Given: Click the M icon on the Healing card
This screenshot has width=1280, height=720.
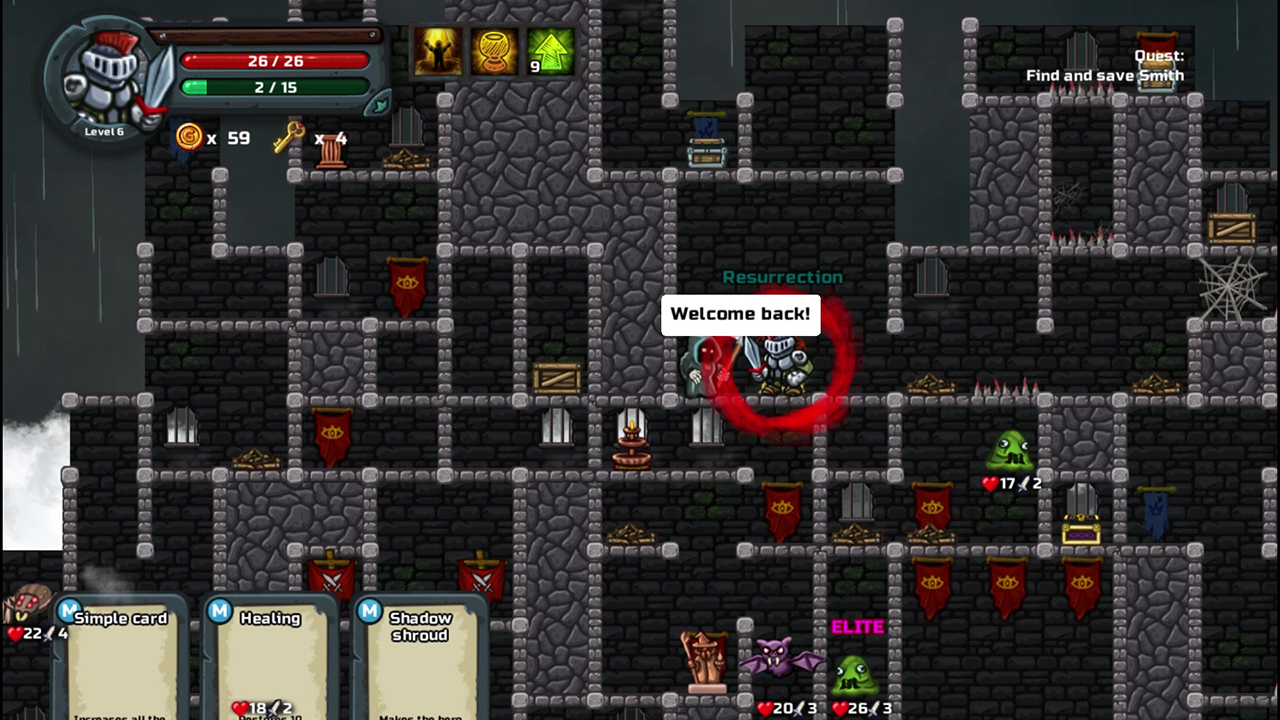Looking at the screenshot, I should 219,612.
